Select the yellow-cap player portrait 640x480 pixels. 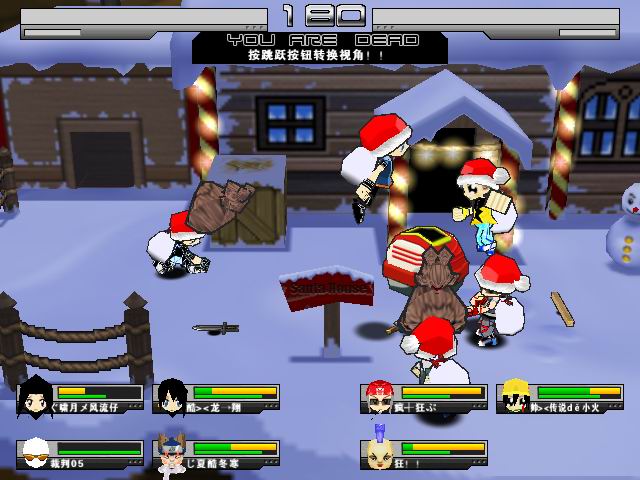coord(515,396)
